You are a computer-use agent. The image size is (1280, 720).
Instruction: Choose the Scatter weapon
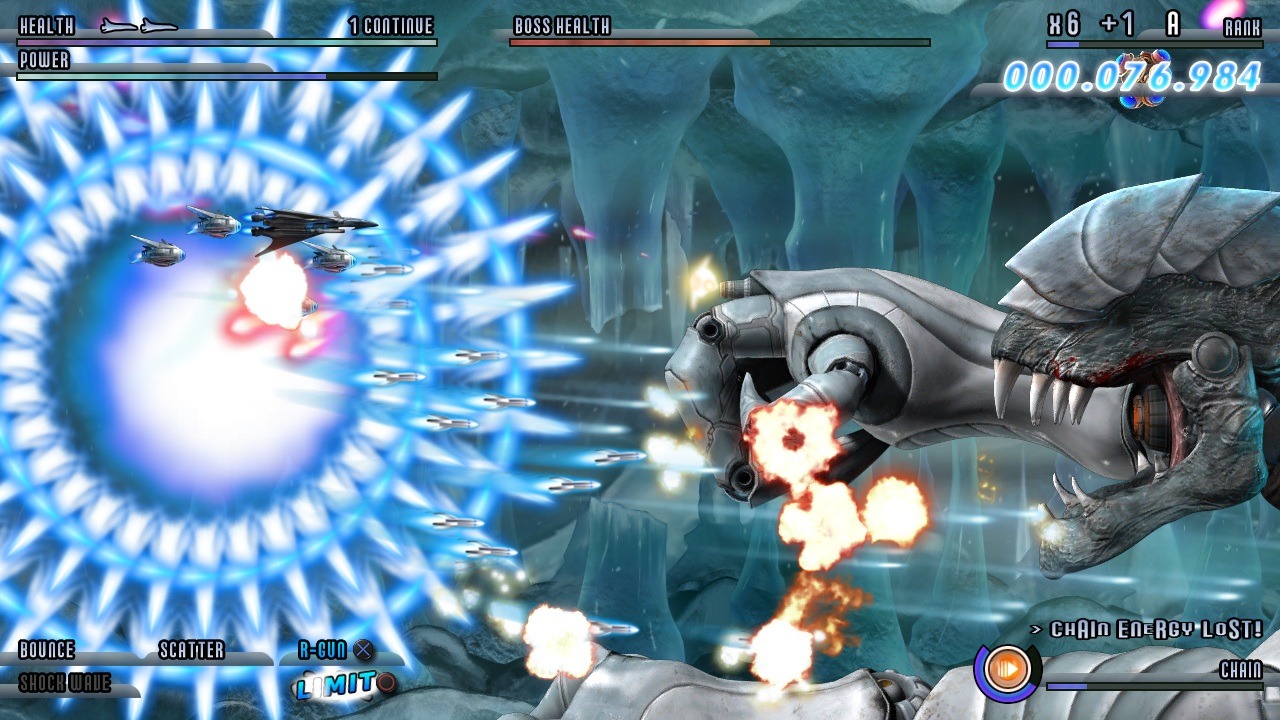pyautogui.click(x=192, y=651)
